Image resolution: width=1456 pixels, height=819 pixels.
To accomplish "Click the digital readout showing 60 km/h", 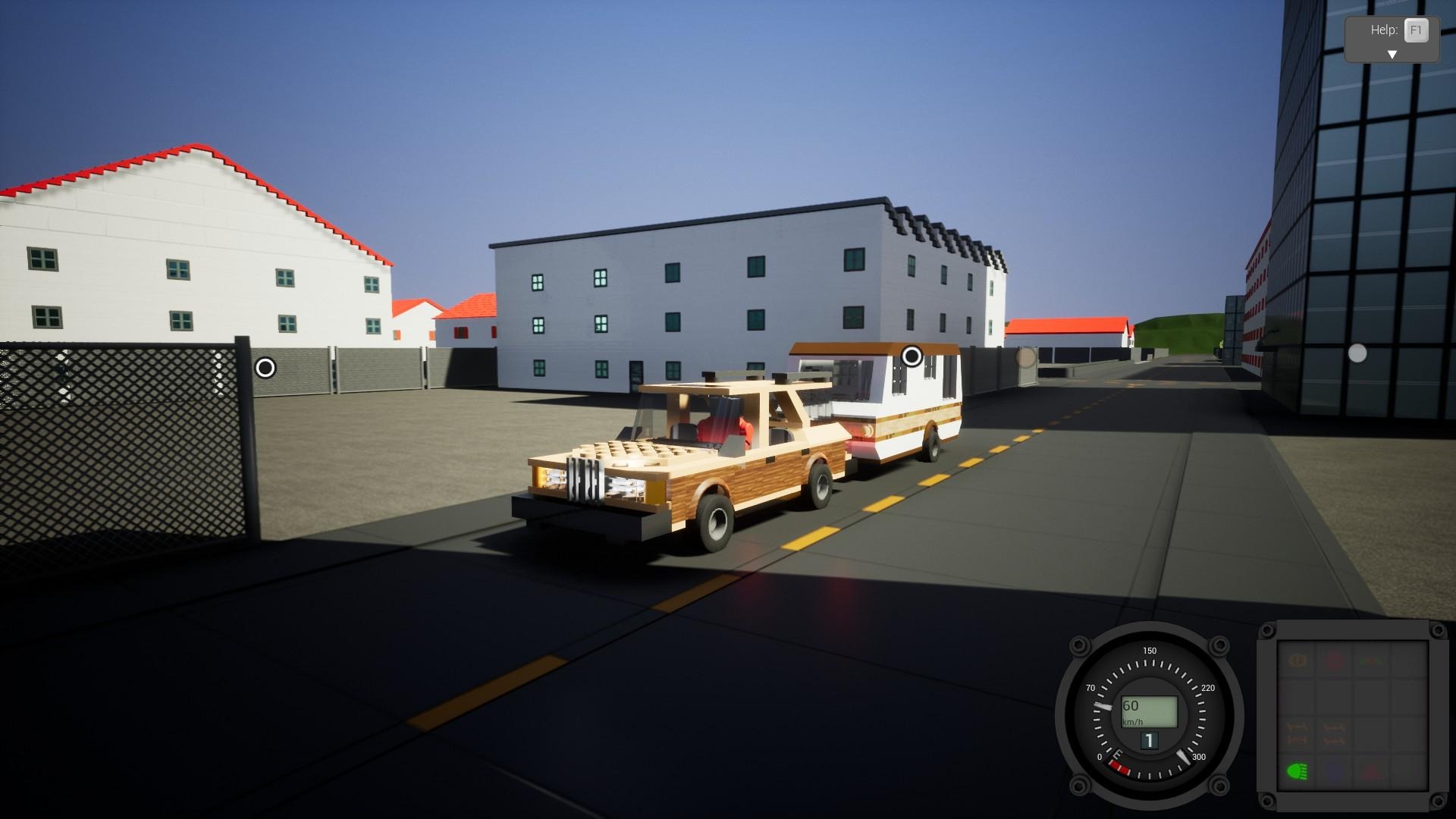I will 1150,710.
